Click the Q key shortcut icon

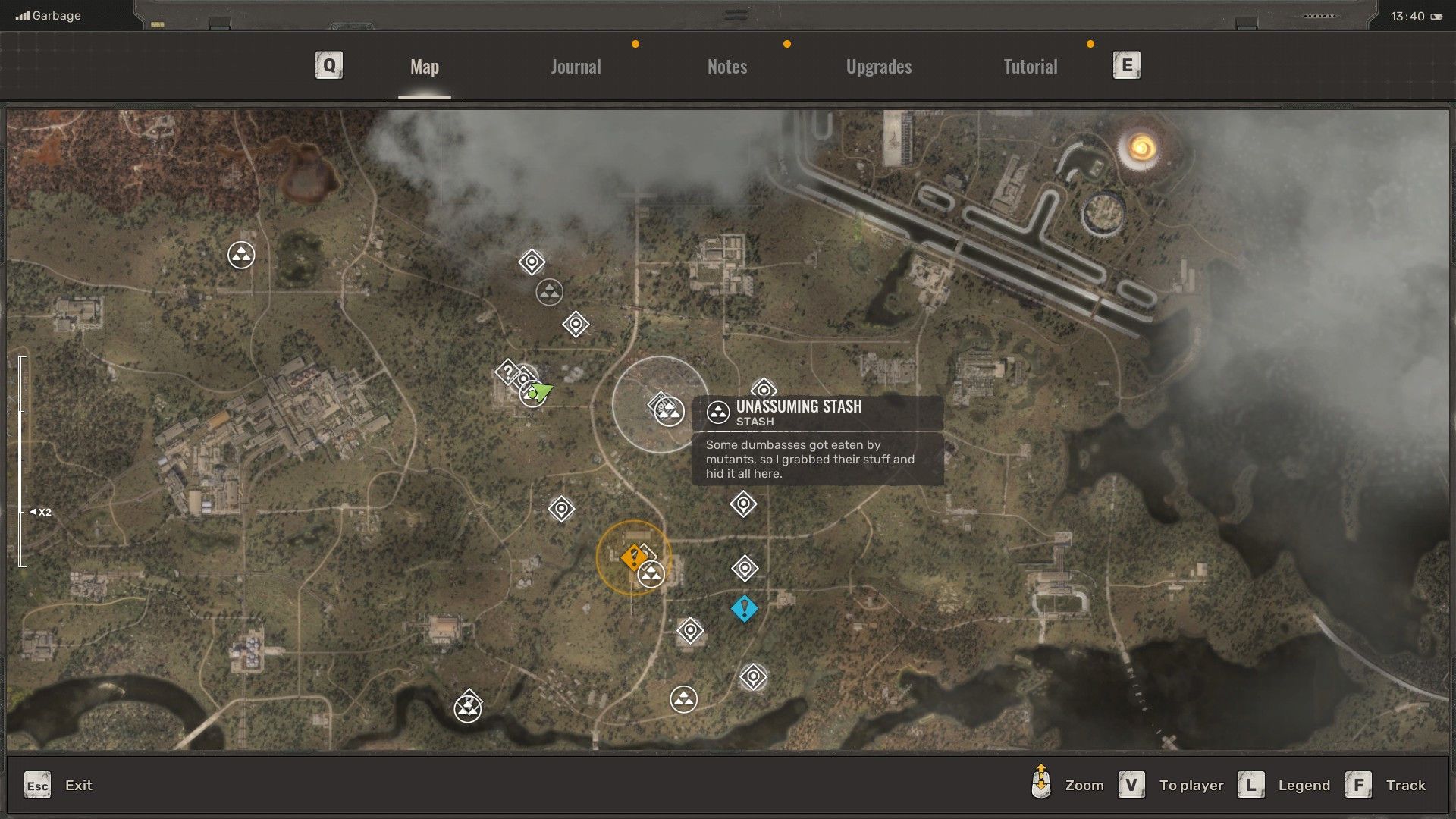[x=328, y=65]
